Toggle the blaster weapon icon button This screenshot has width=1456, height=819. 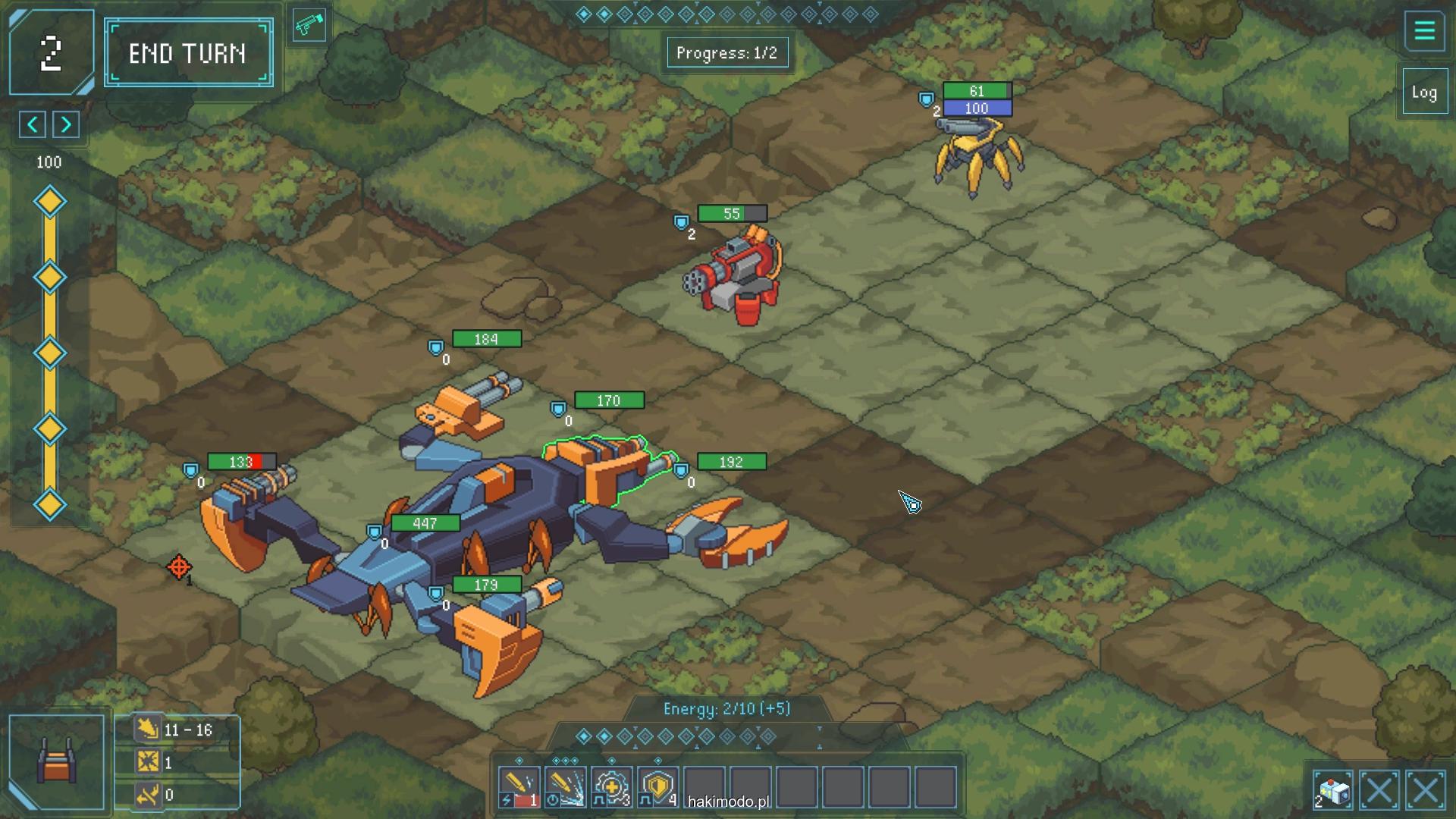pyautogui.click(x=309, y=26)
